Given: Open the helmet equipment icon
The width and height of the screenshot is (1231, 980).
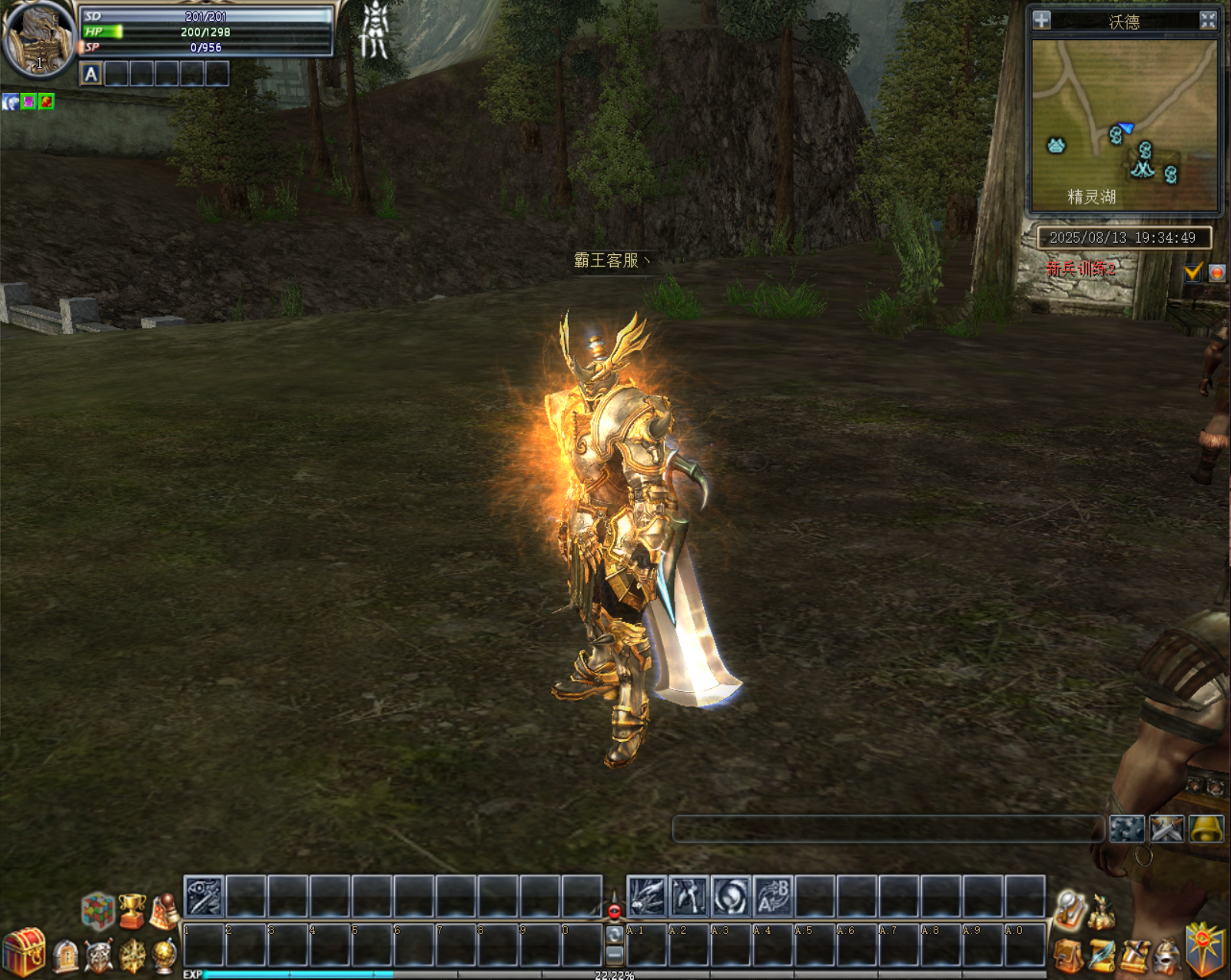Looking at the screenshot, I should (1168, 956).
